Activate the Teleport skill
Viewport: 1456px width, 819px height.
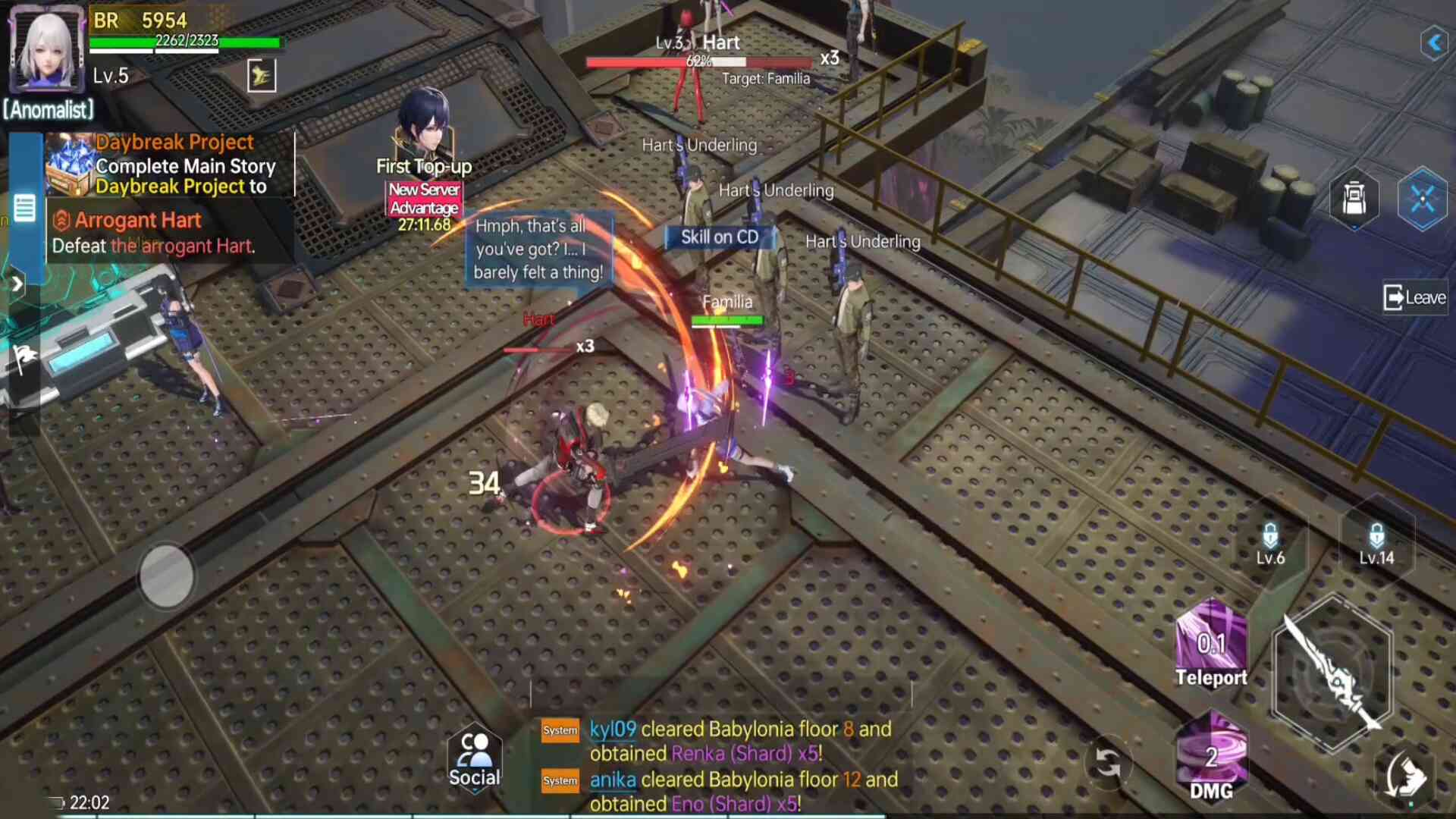1211,645
